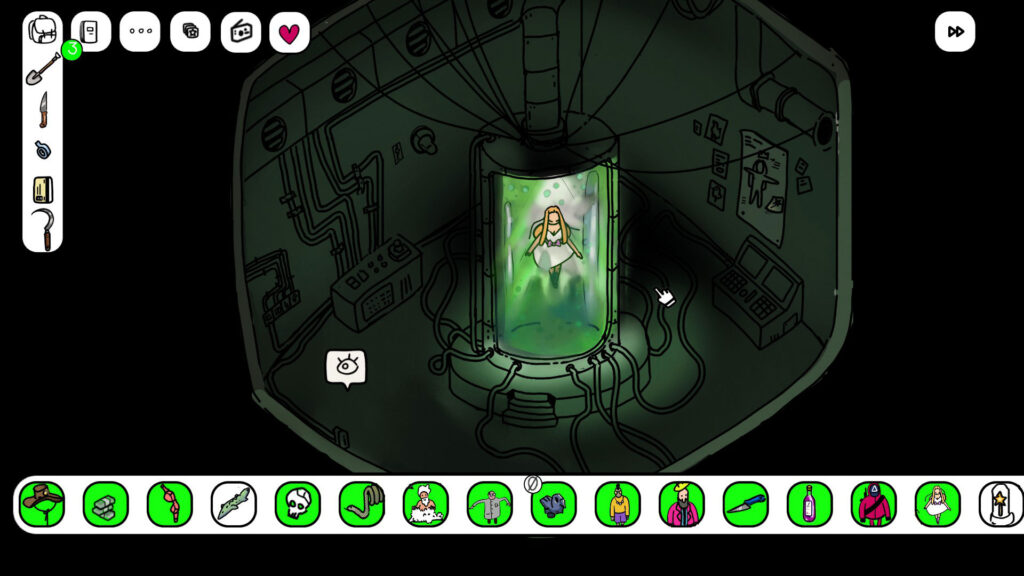This screenshot has width=1024, height=576.
Task: Select the shovel tool
Action: coord(42,70)
